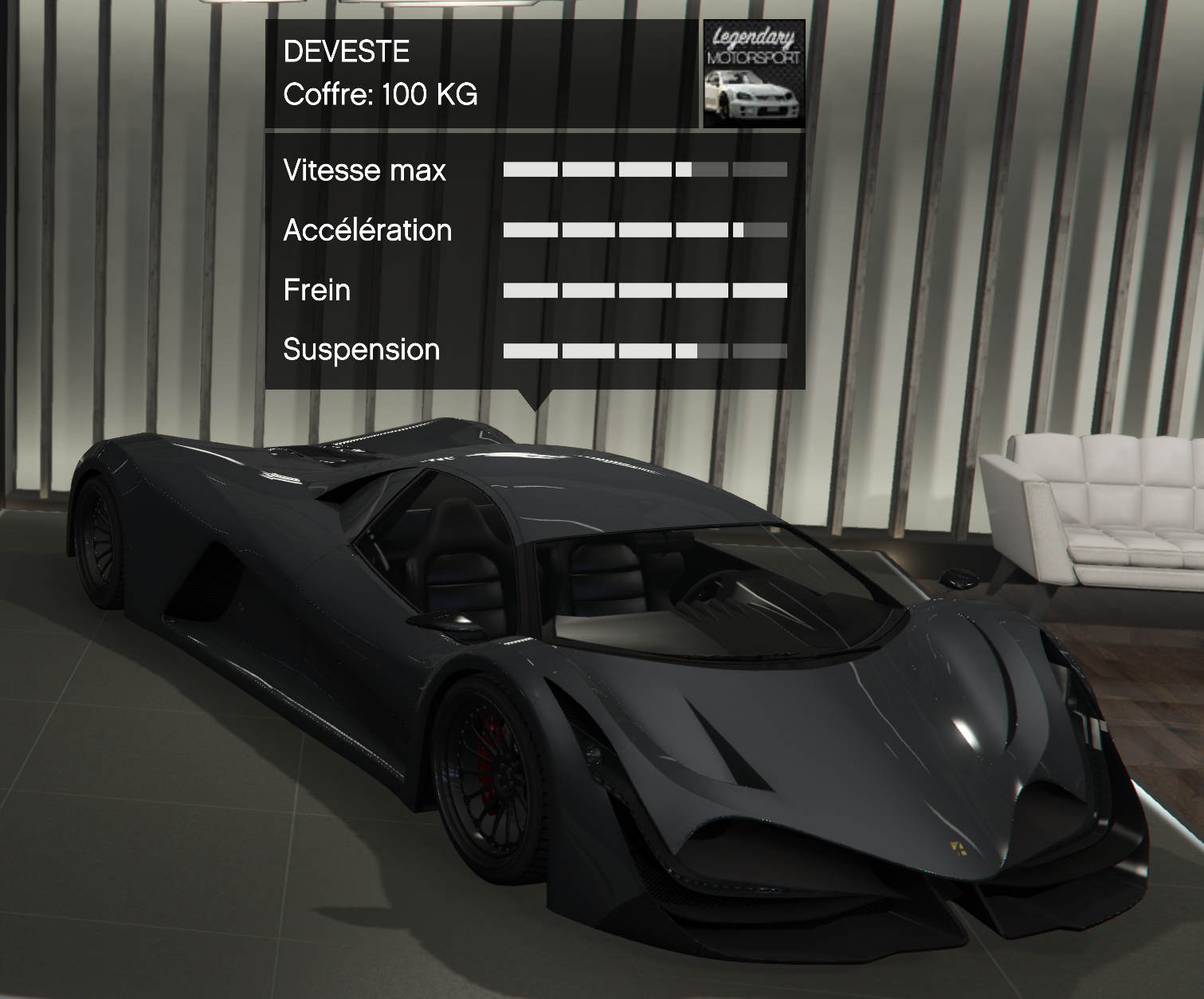Click the Legendary Motorsport thumbnail
Screen dimensions: 1204x999
[754, 74]
